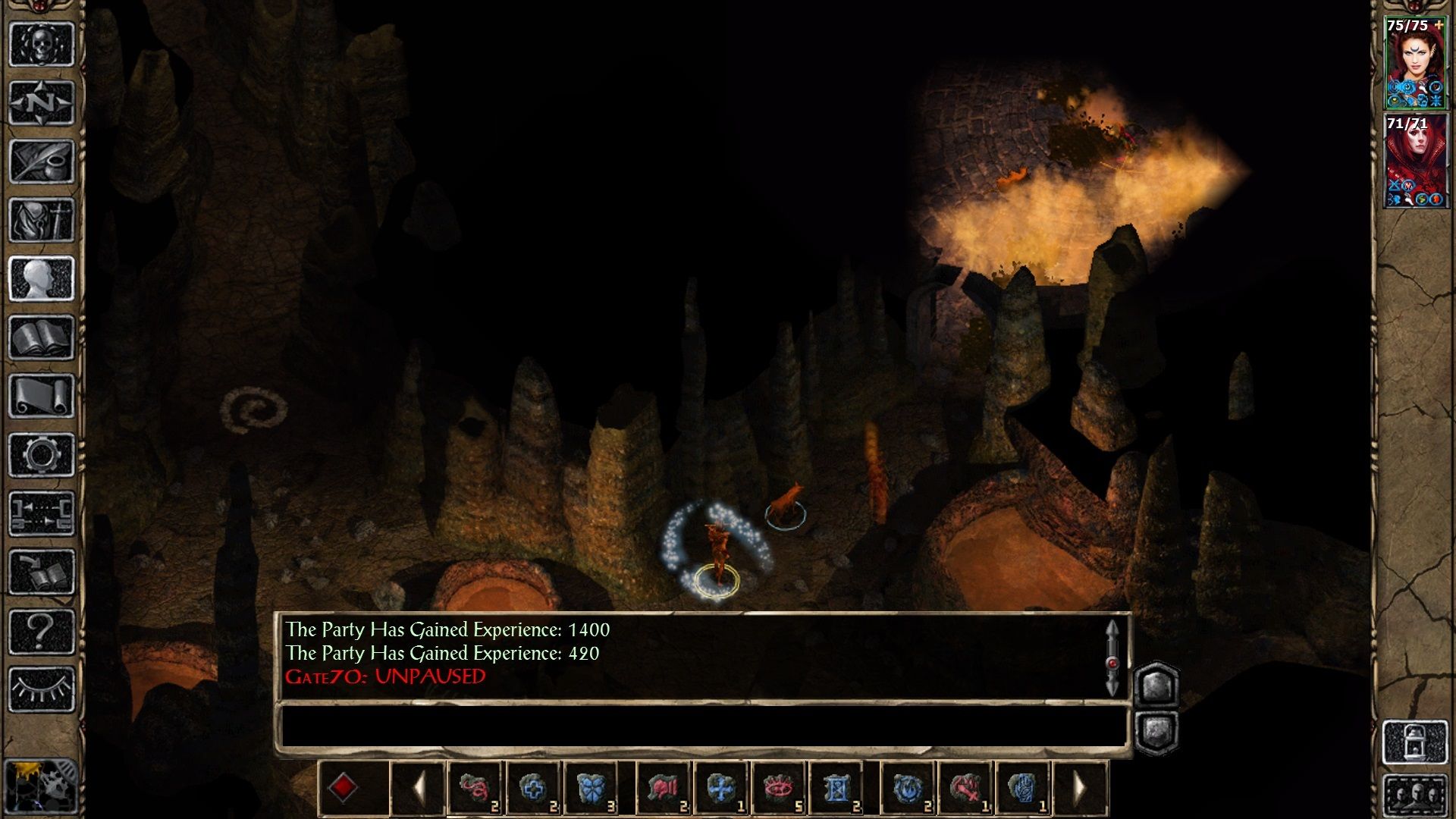This screenshot has height=819, width=1456.
Task: Show next spells with the right arrow
Action: 1081,789
